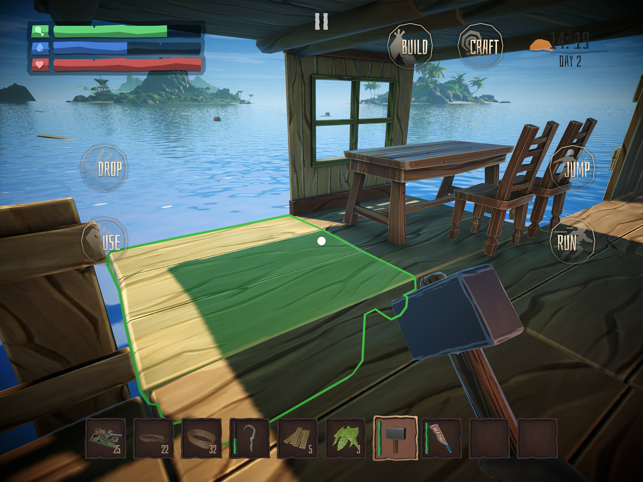Tap the Jump button
The width and height of the screenshot is (643, 482).
click(x=575, y=169)
